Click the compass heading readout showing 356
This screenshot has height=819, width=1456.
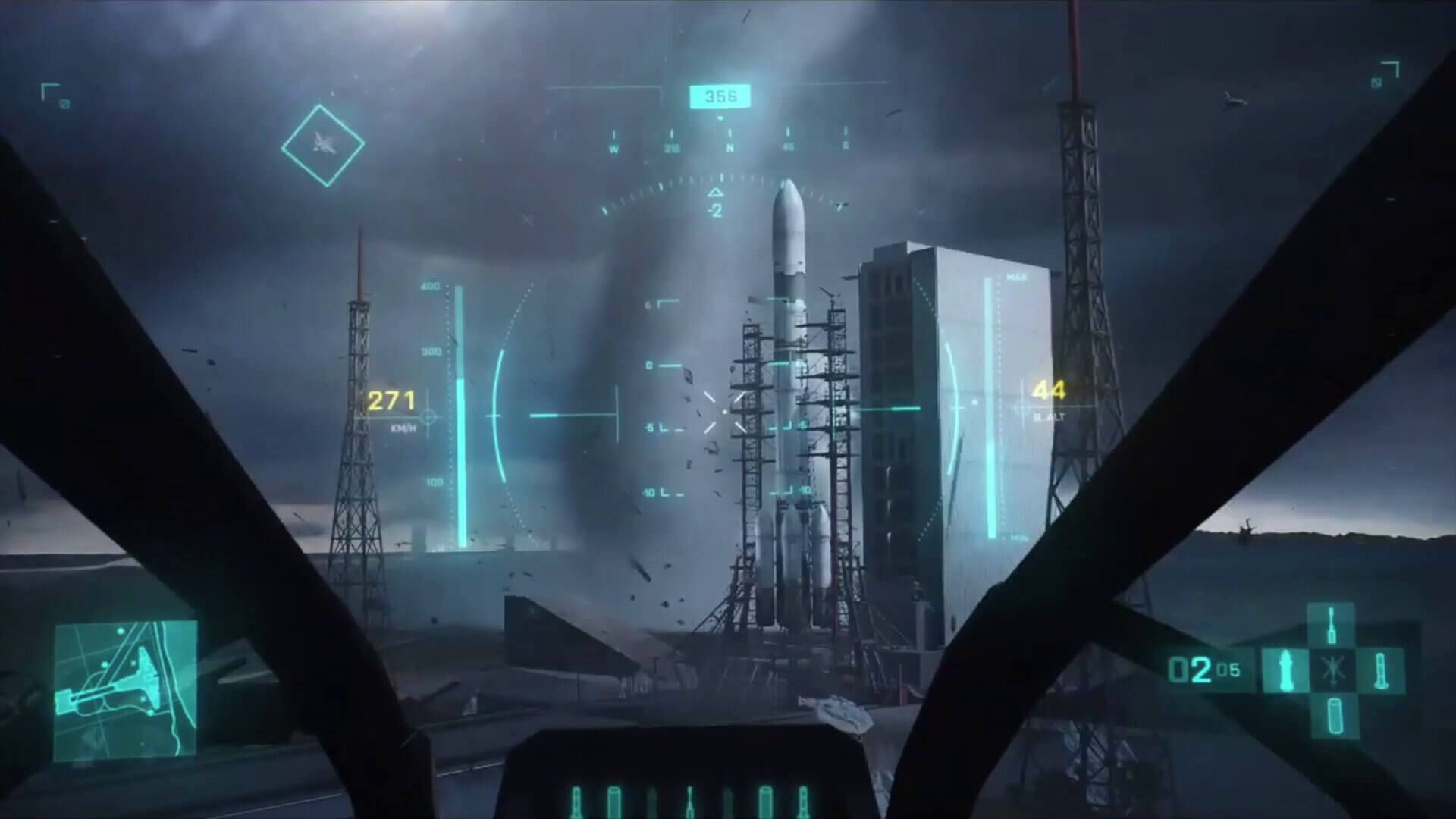tap(722, 95)
